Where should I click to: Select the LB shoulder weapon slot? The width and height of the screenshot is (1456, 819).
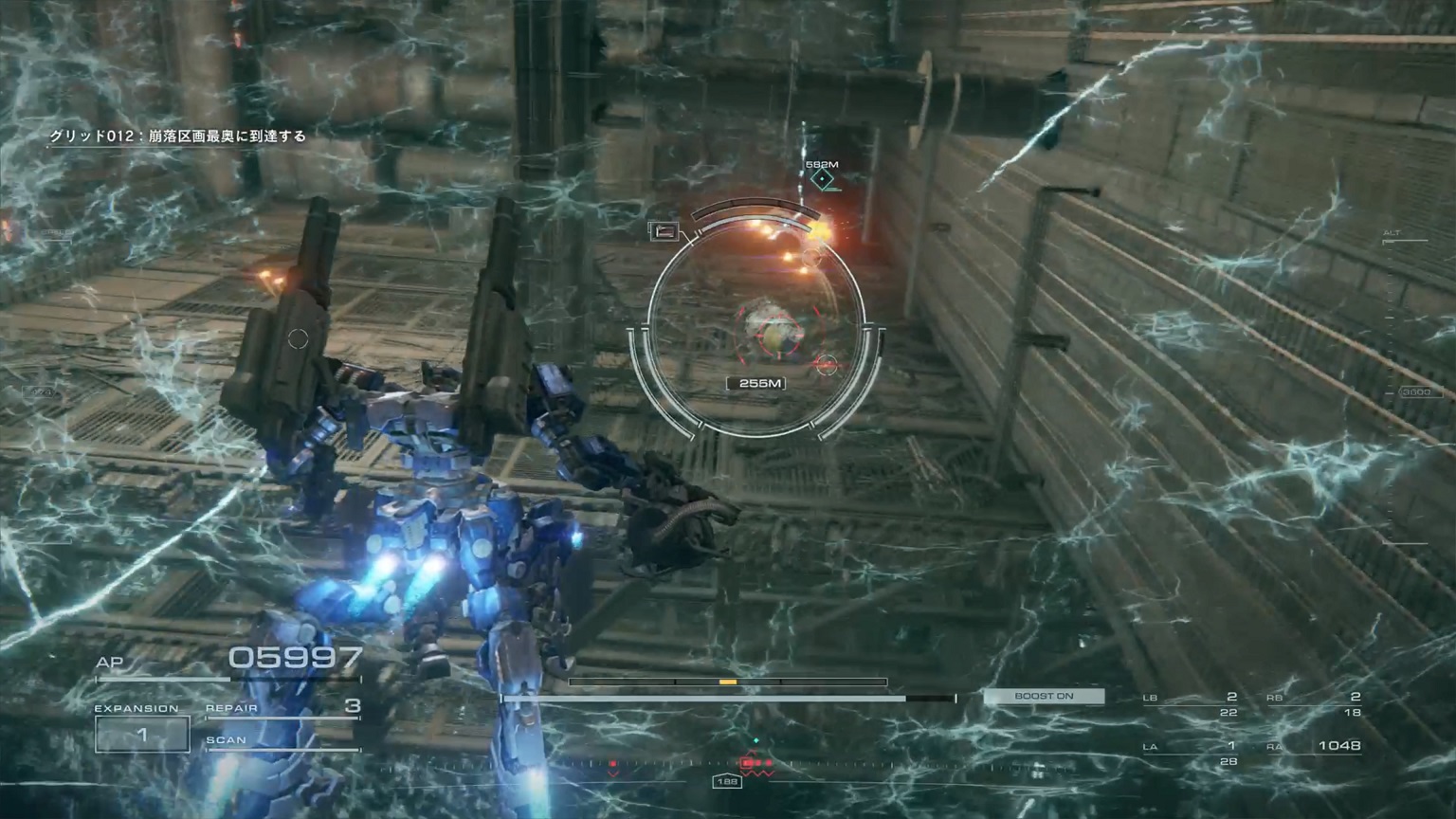pos(1192,704)
